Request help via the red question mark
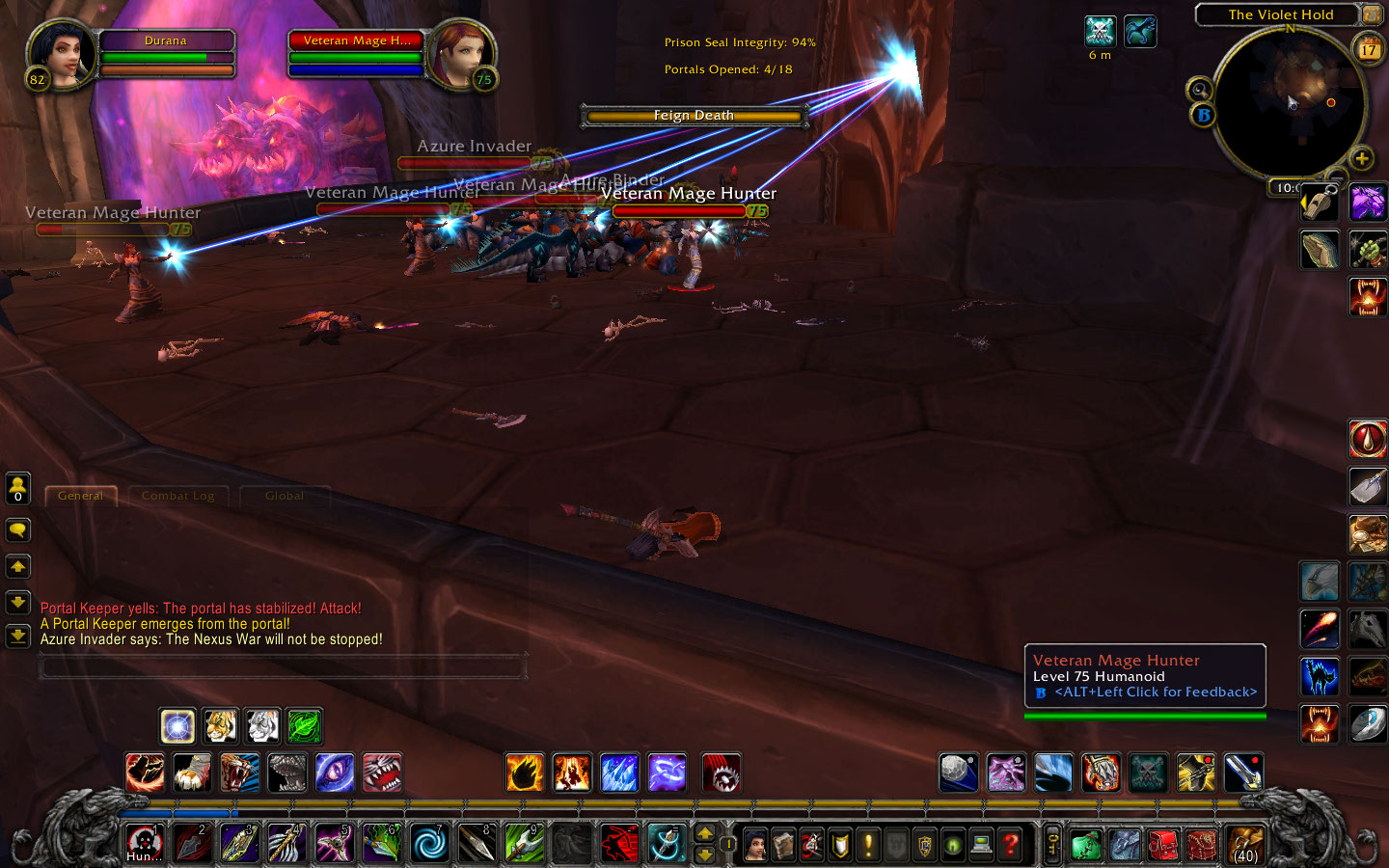Screen dimensions: 1389x868 1010,844
